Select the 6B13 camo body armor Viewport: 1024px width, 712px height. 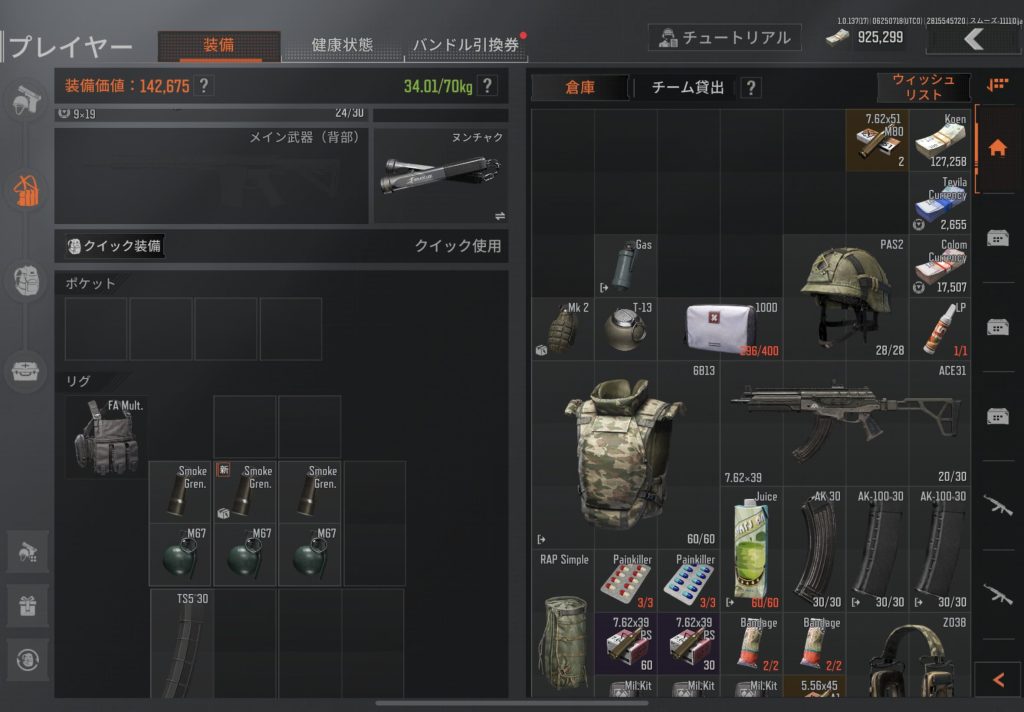tap(625, 455)
